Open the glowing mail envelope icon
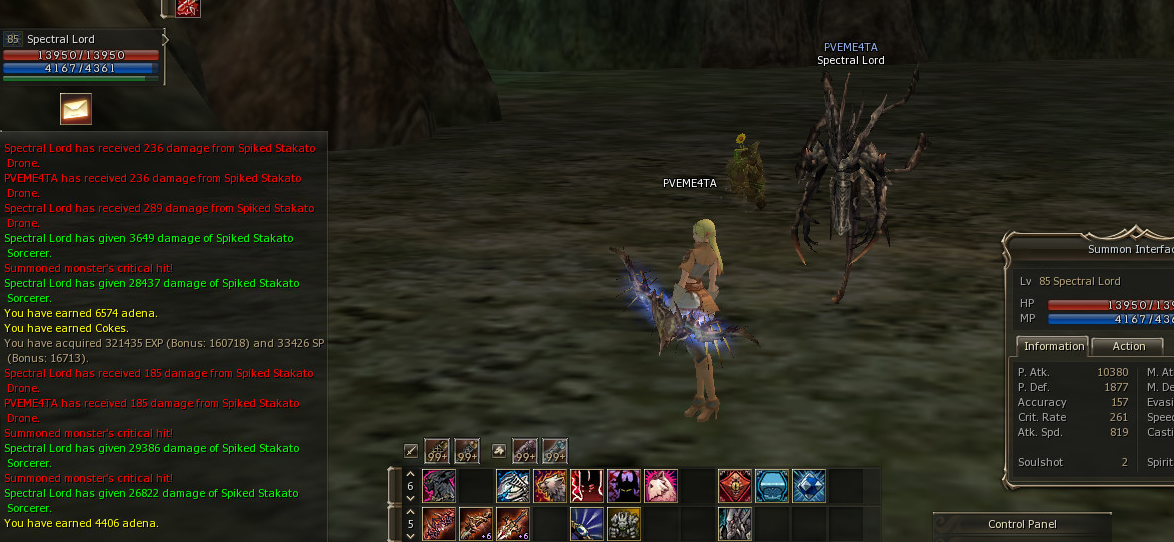Screen dimensions: 1174x542 click(x=76, y=108)
